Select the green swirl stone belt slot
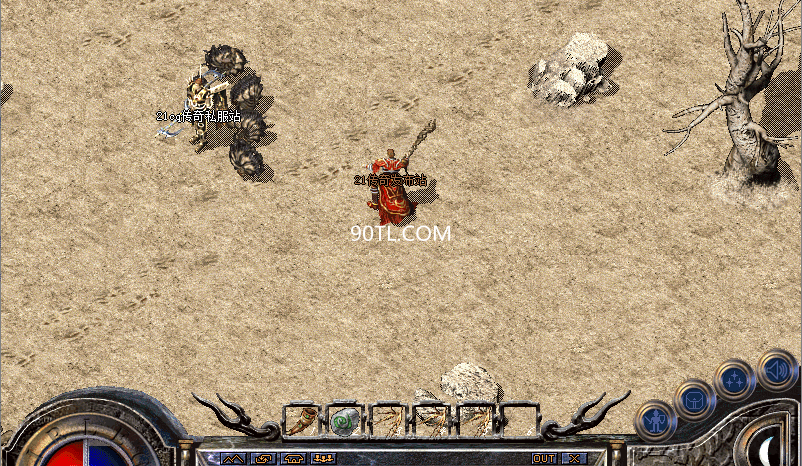The image size is (802, 466). coord(344,420)
